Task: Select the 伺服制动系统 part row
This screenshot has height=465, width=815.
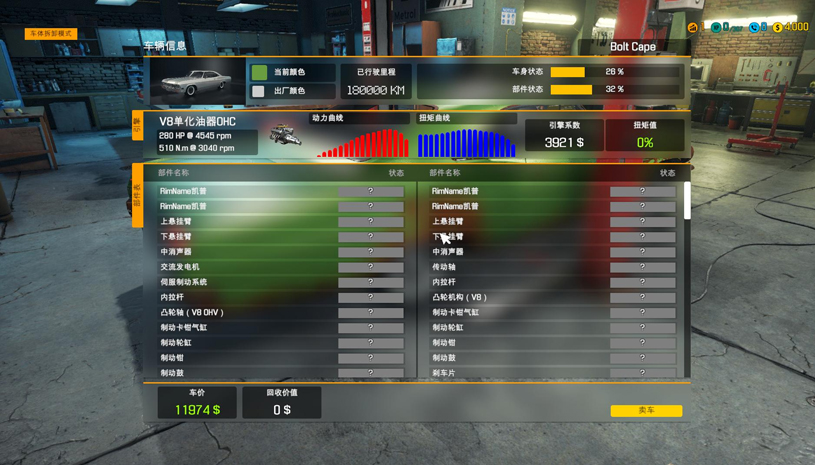Action: pos(280,282)
